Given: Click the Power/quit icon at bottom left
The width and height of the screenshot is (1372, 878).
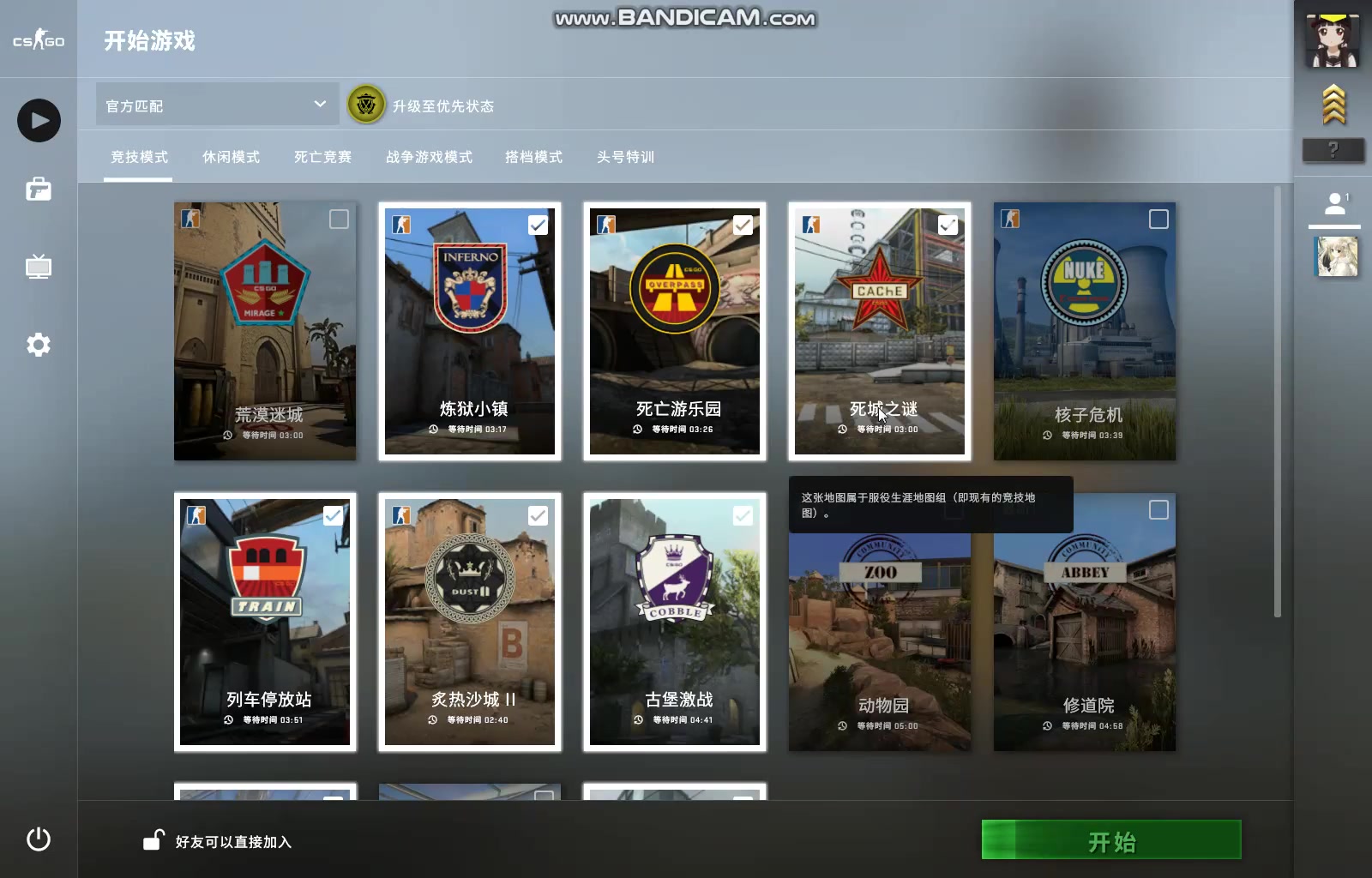Looking at the screenshot, I should coord(38,840).
